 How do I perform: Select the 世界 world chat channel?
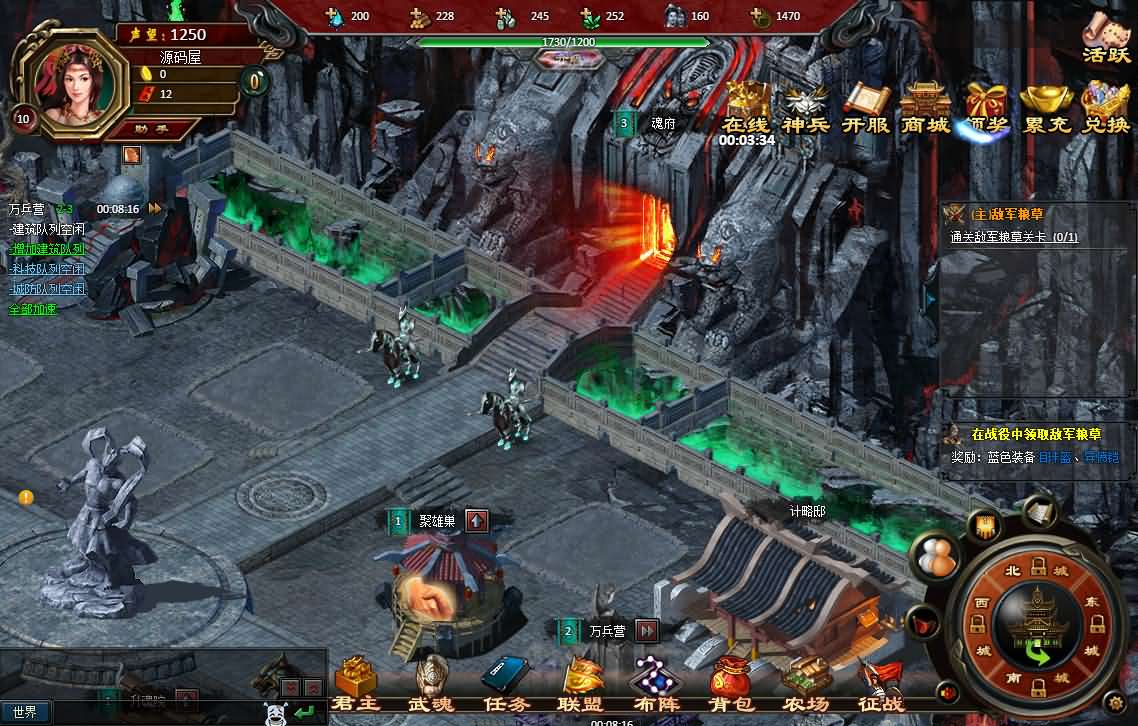(x=25, y=712)
